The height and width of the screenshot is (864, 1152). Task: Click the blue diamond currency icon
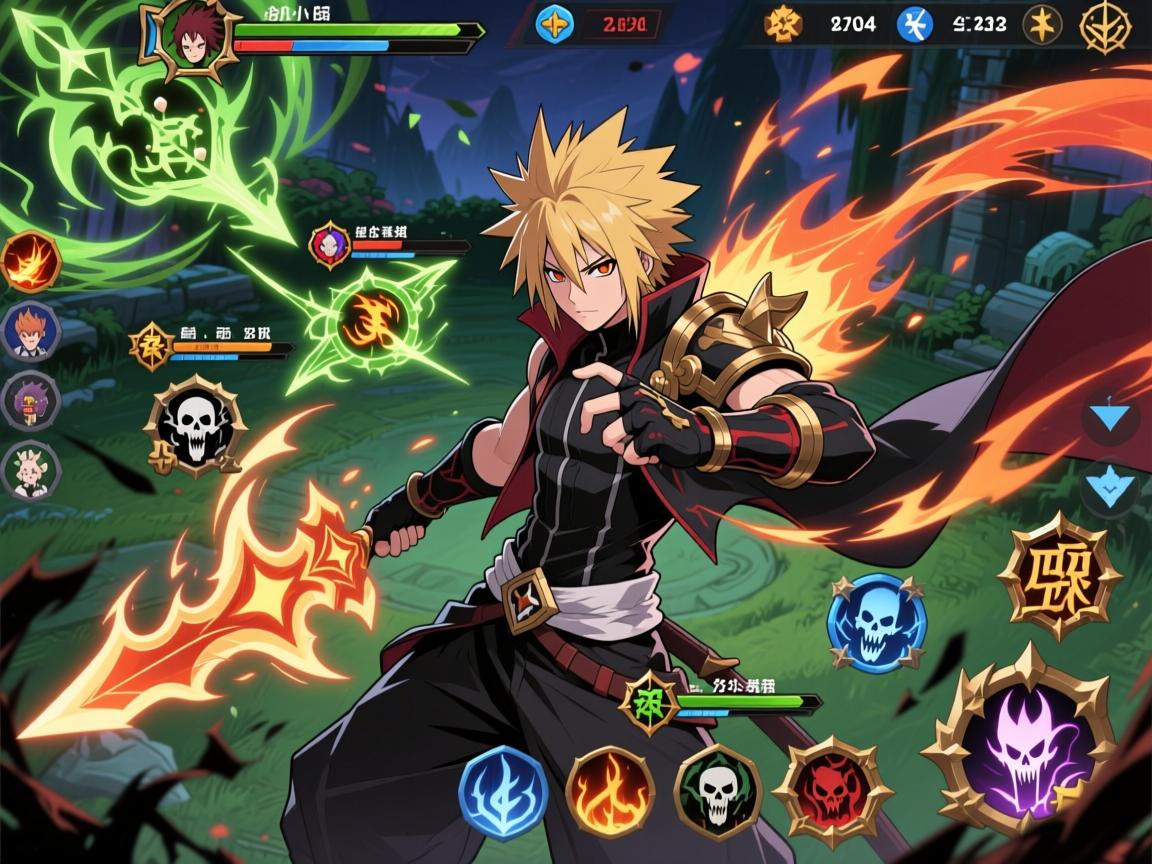(x=554, y=23)
